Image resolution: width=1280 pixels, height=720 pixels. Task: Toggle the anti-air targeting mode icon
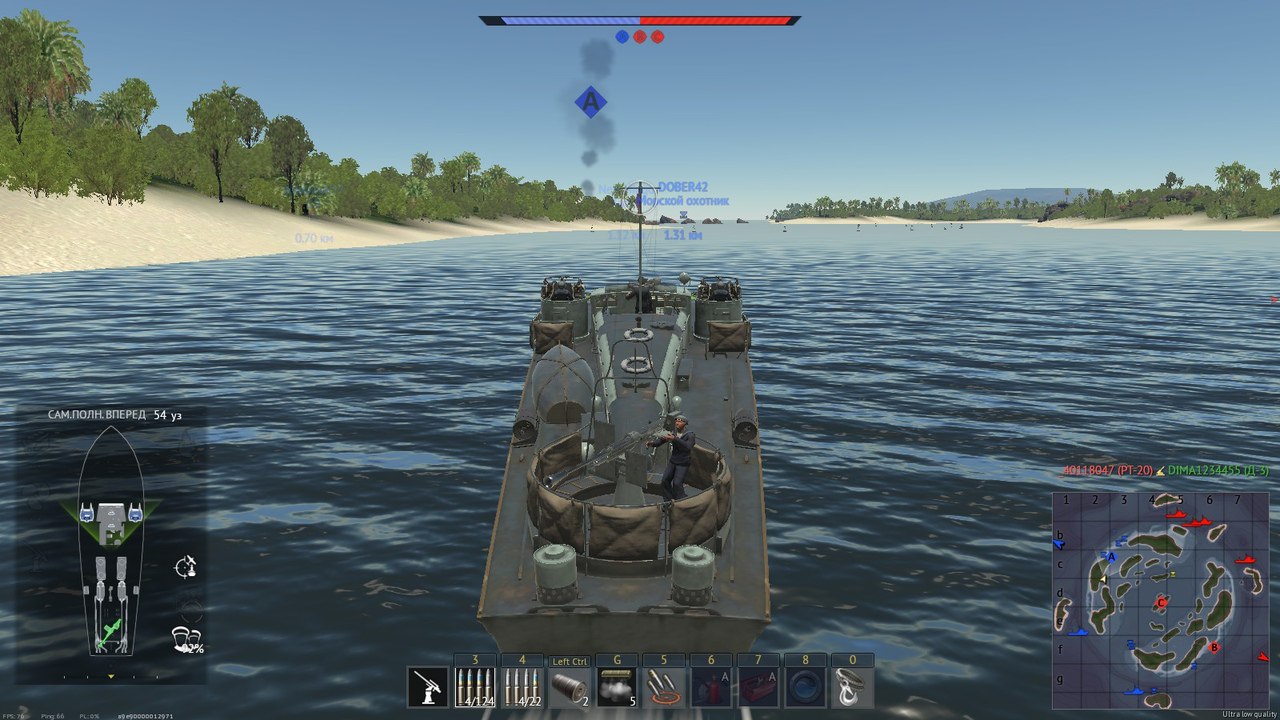(x=185, y=567)
